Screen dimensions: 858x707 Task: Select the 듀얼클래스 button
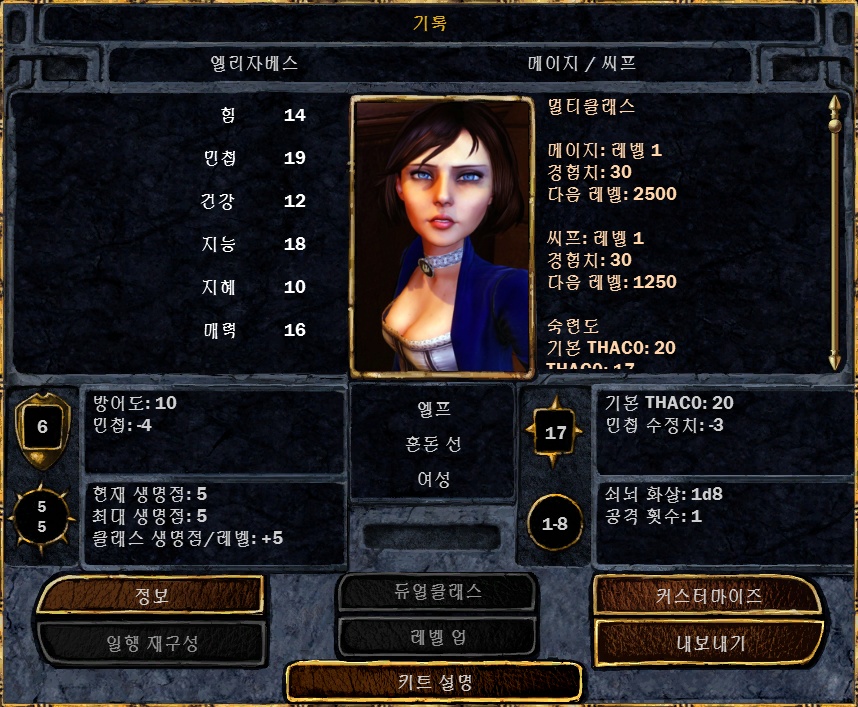click(436, 591)
